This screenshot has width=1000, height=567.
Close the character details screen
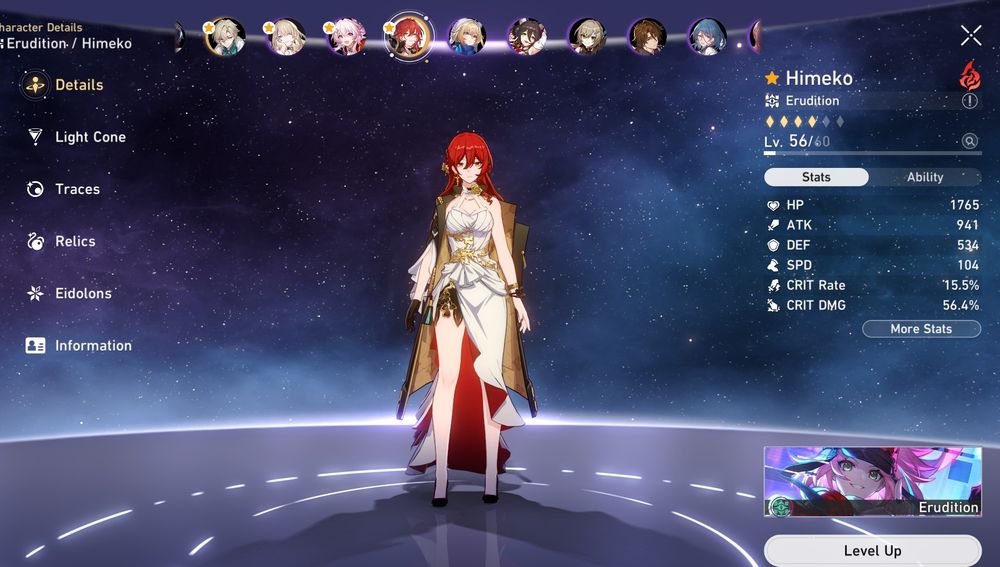pyautogui.click(x=971, y=36)
